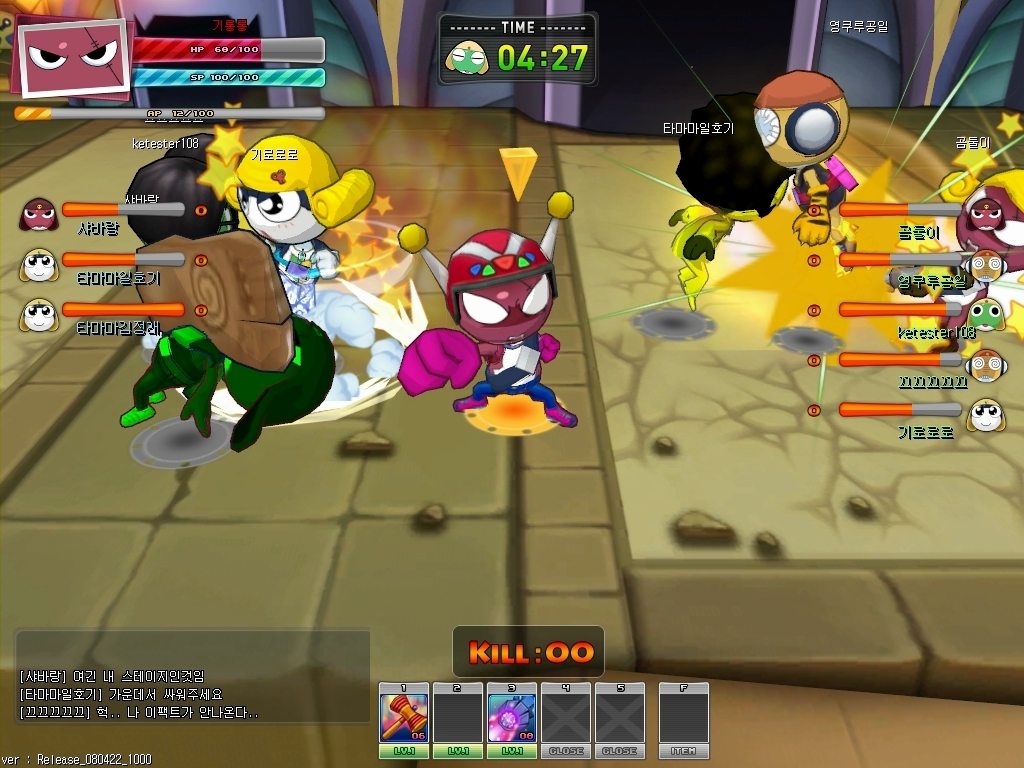This screenshot has width=1024, height=768.
Task: Select teammate 타마마일호기 in the left player list
Action: [38, 263]
